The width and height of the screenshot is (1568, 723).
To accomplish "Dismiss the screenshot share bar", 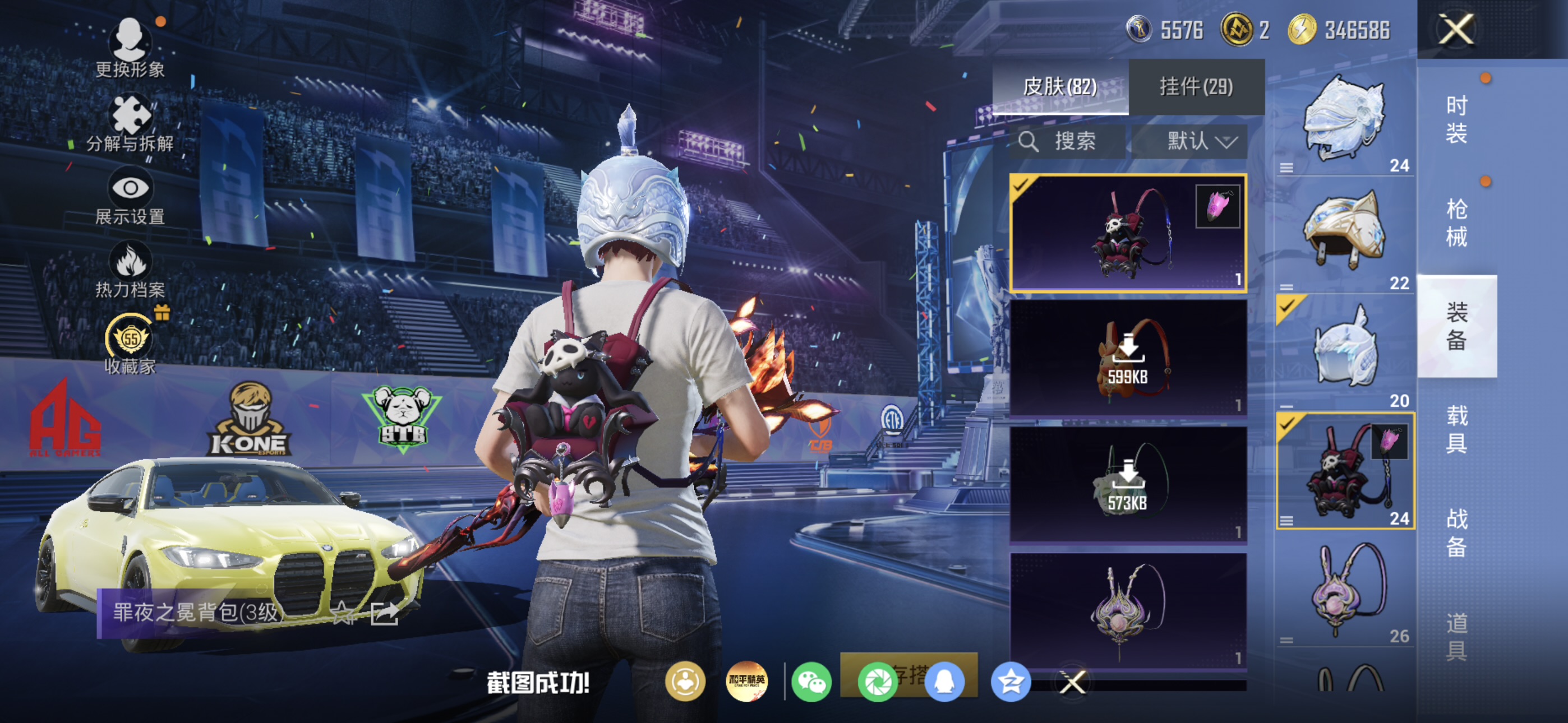I will 1072,682.
